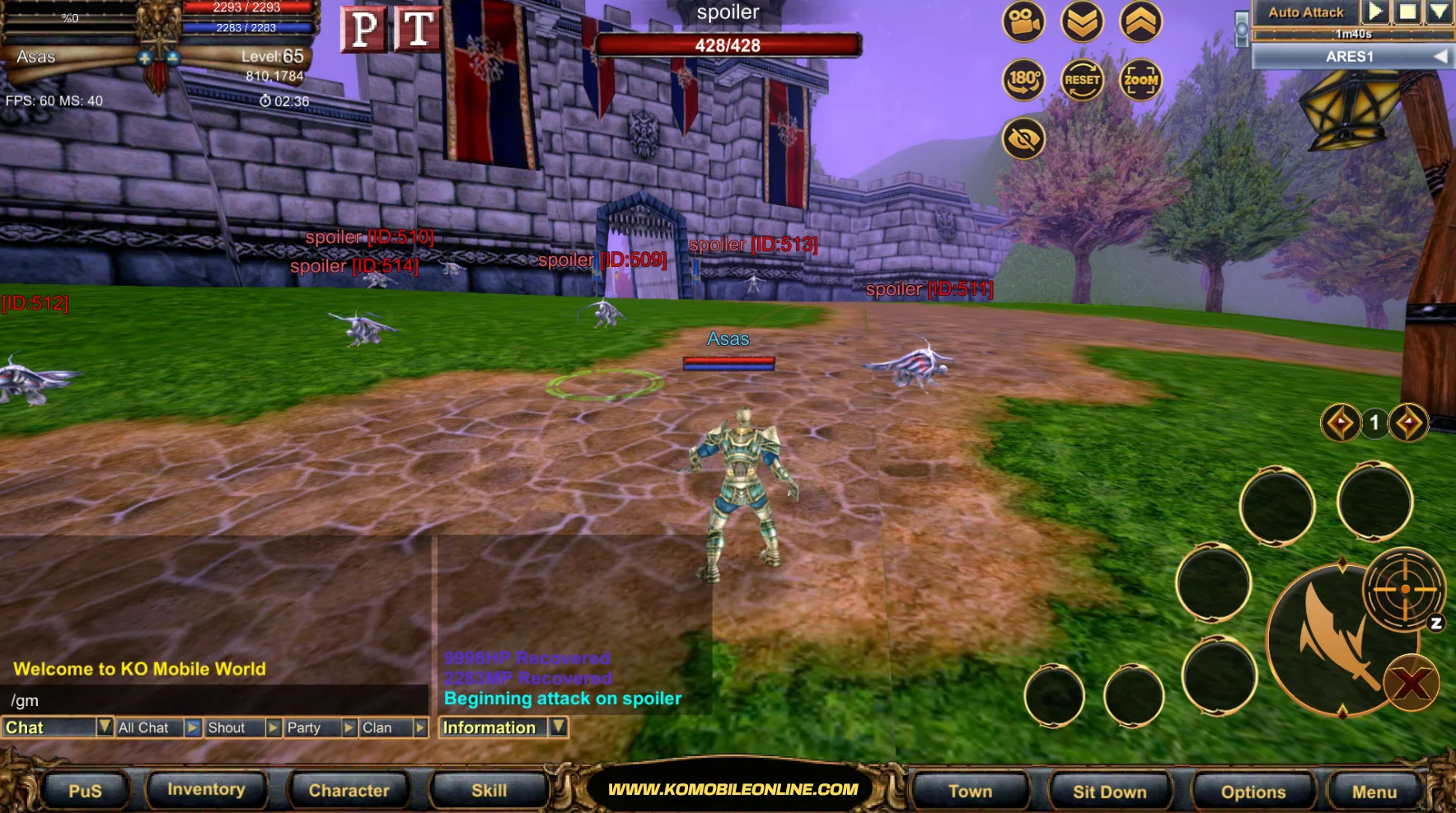1456x813 pixels.
Task: Reset the camera view
Action: (x=1082, y=80)
